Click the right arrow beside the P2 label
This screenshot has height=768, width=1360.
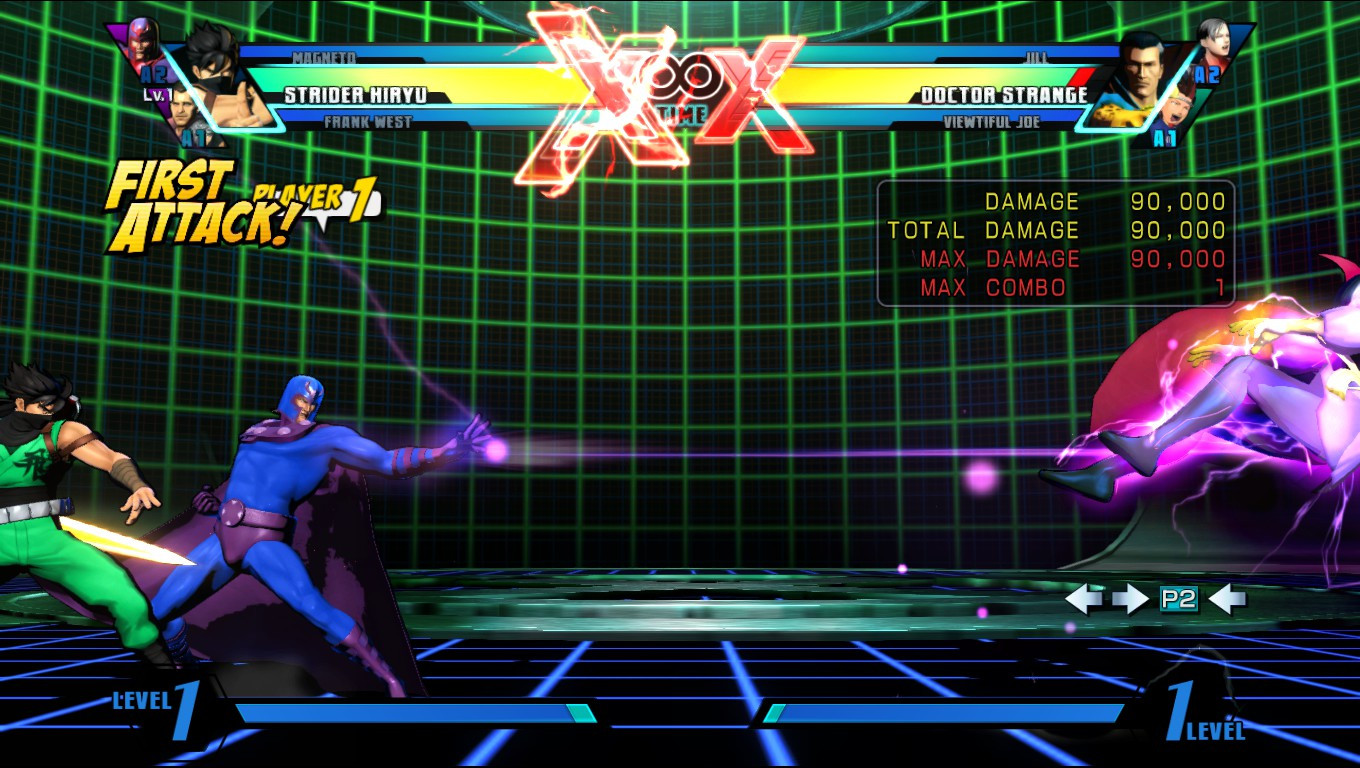click(x=1131, y=598)
